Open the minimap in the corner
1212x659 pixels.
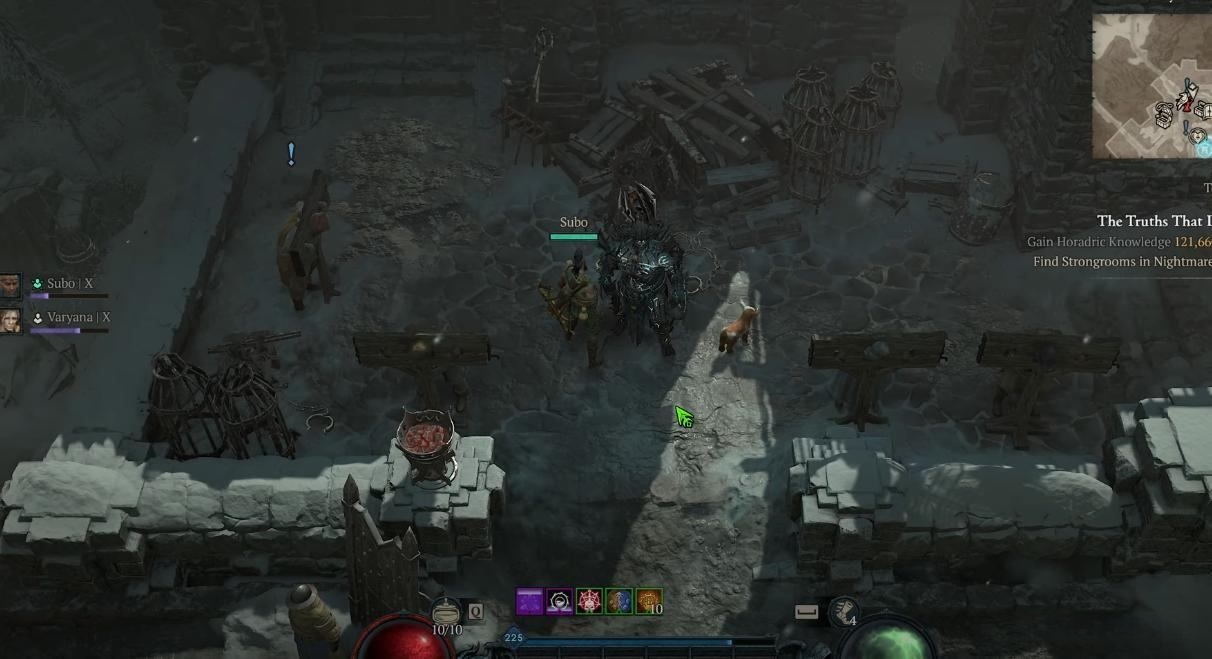[1152, 85]
